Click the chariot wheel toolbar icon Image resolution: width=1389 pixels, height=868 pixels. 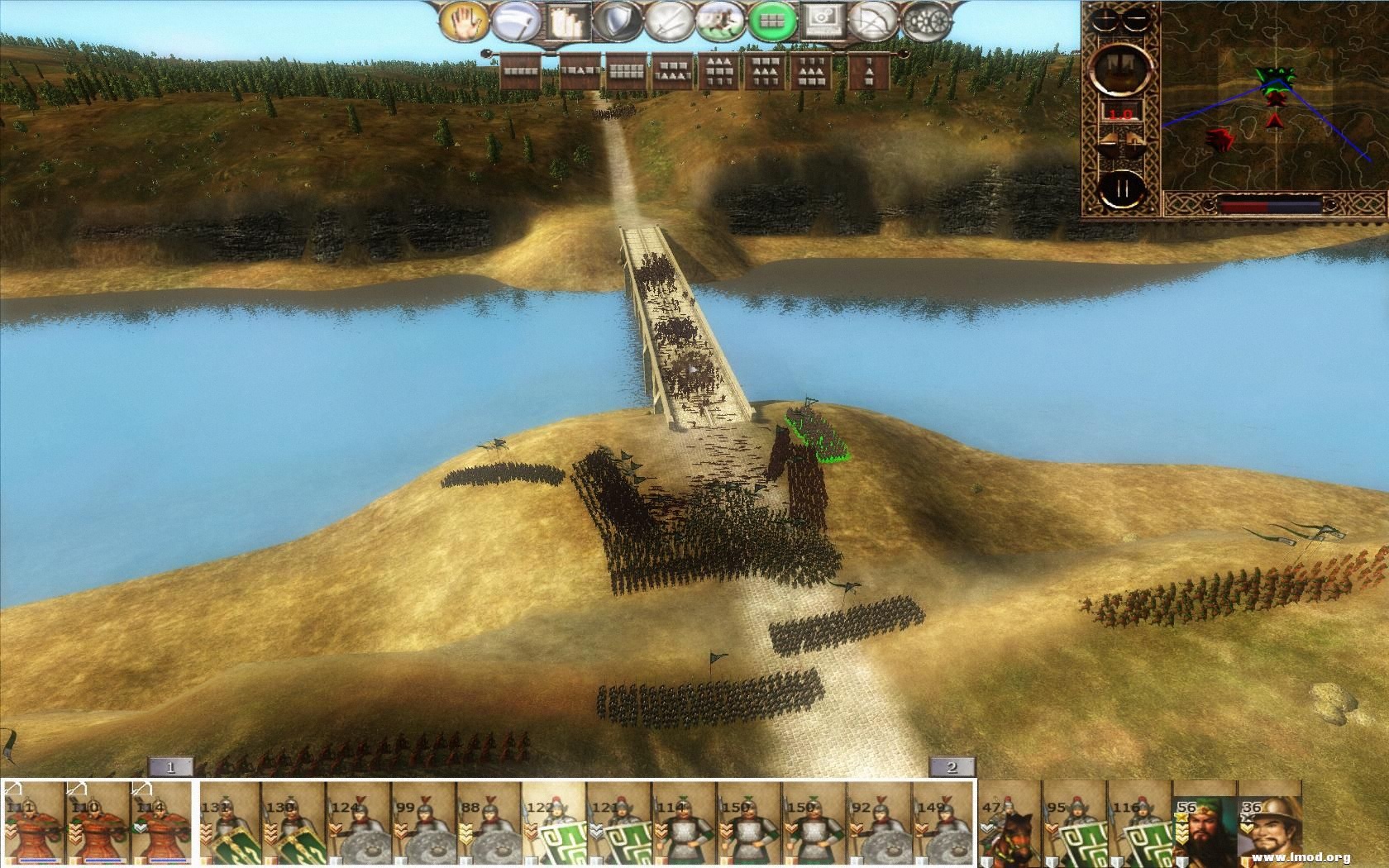pos(928,22)
